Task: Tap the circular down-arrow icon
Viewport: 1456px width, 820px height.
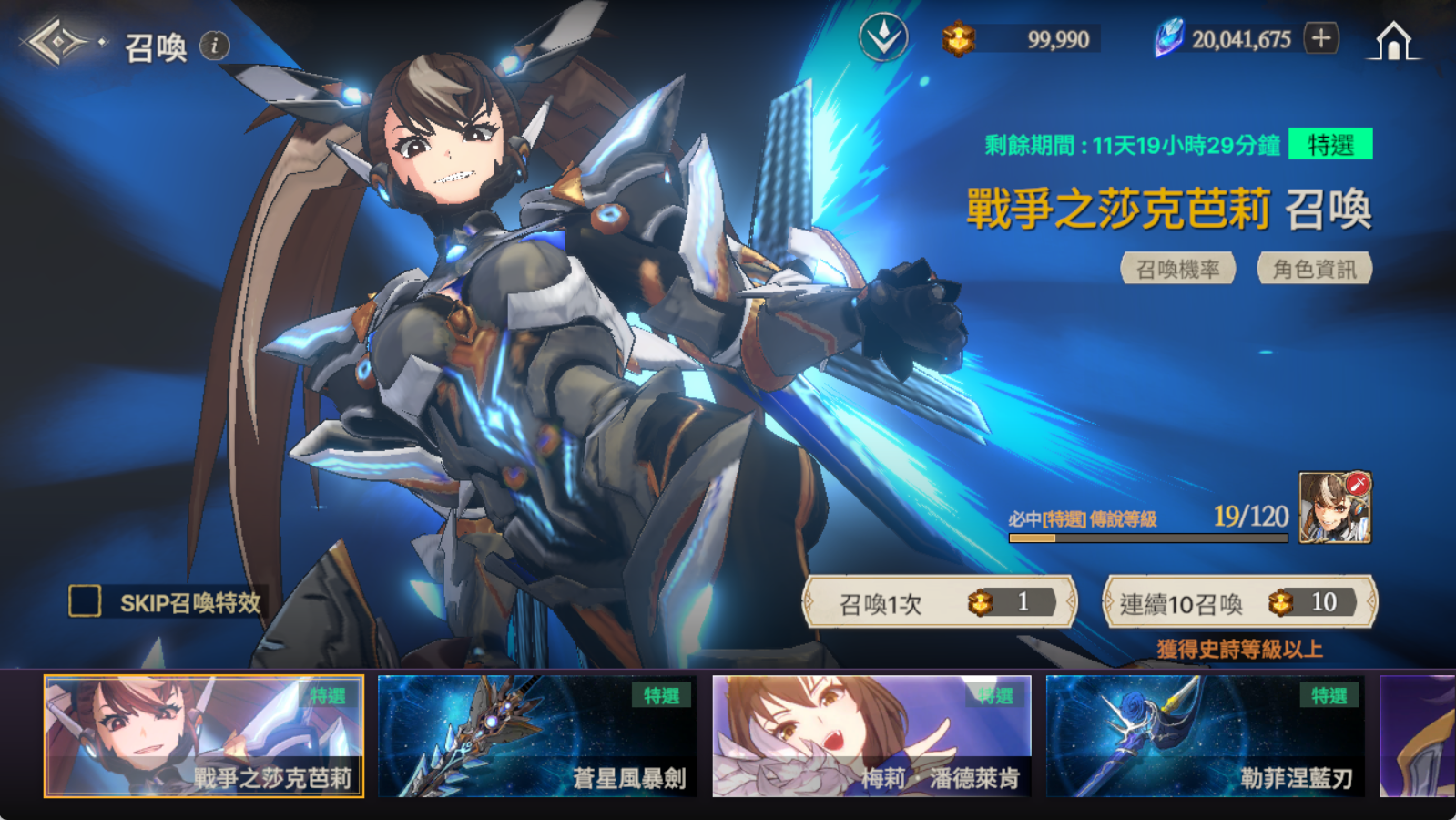Action: tap(882, 38)
